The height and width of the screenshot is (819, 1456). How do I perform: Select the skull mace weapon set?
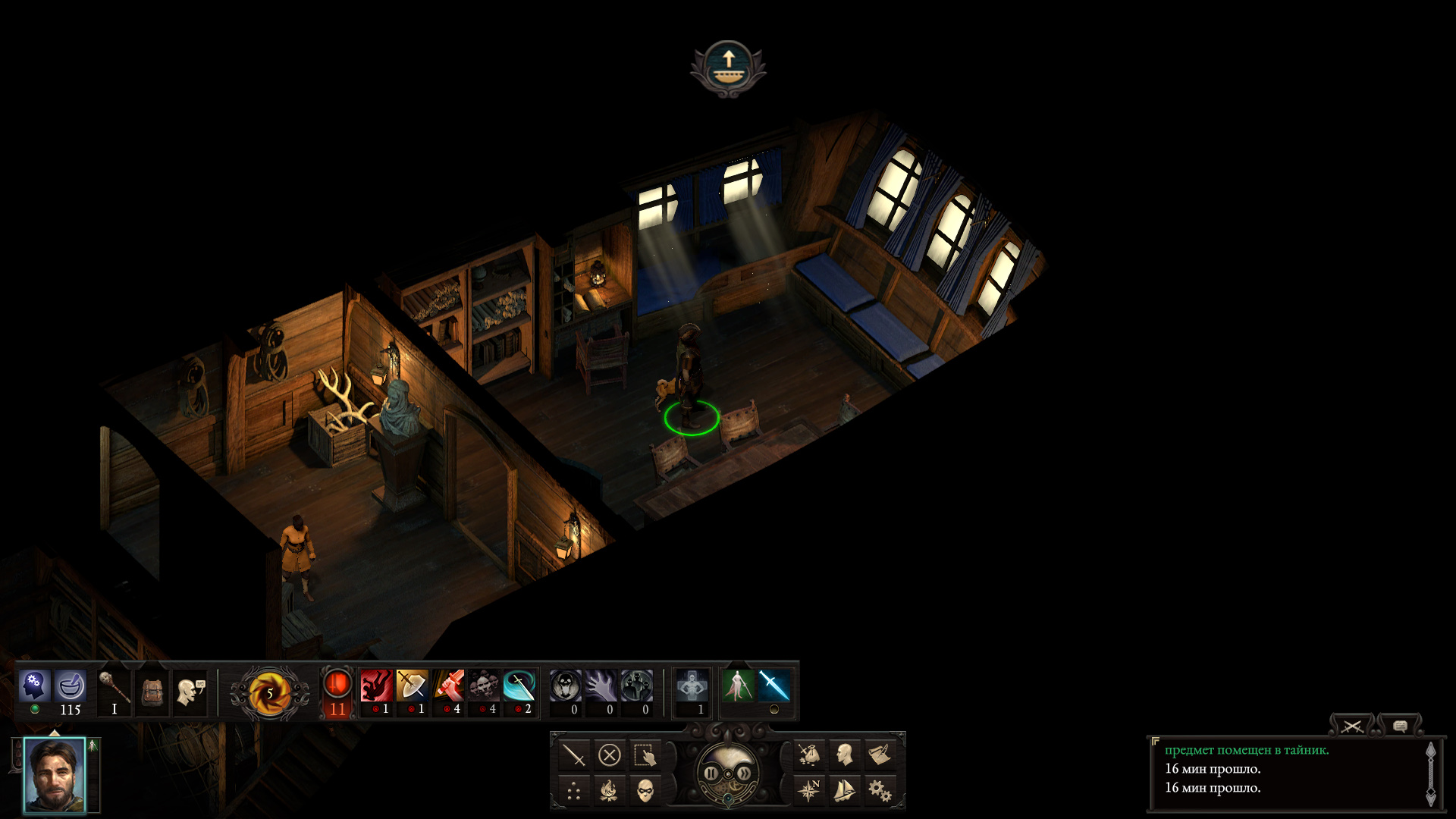click(115, 687)
